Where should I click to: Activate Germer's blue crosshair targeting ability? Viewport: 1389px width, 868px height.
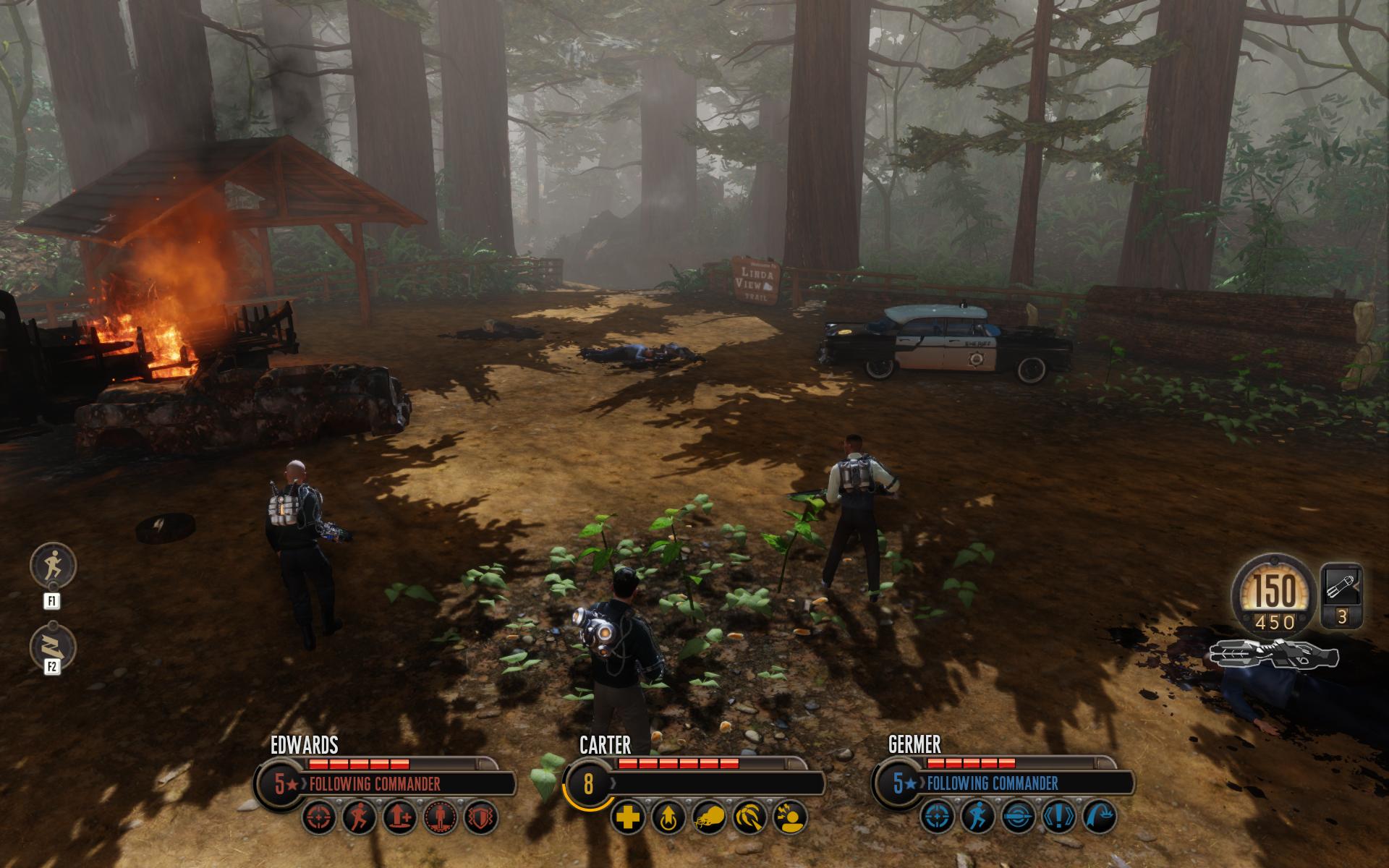[x=936, y=818]
